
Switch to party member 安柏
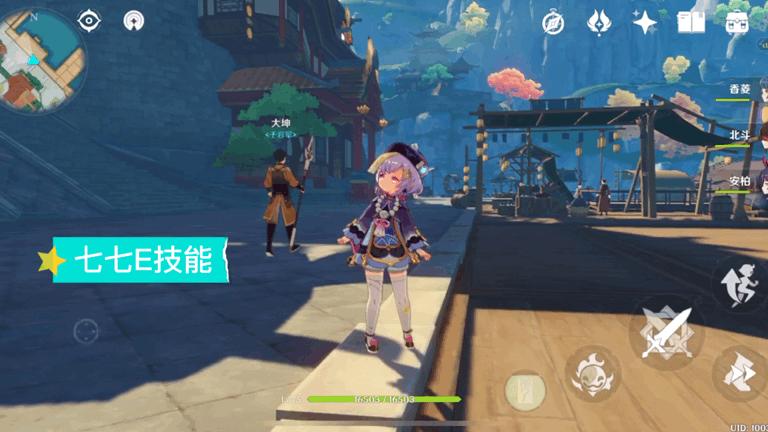pyautogui.click(x=742, y=181)
